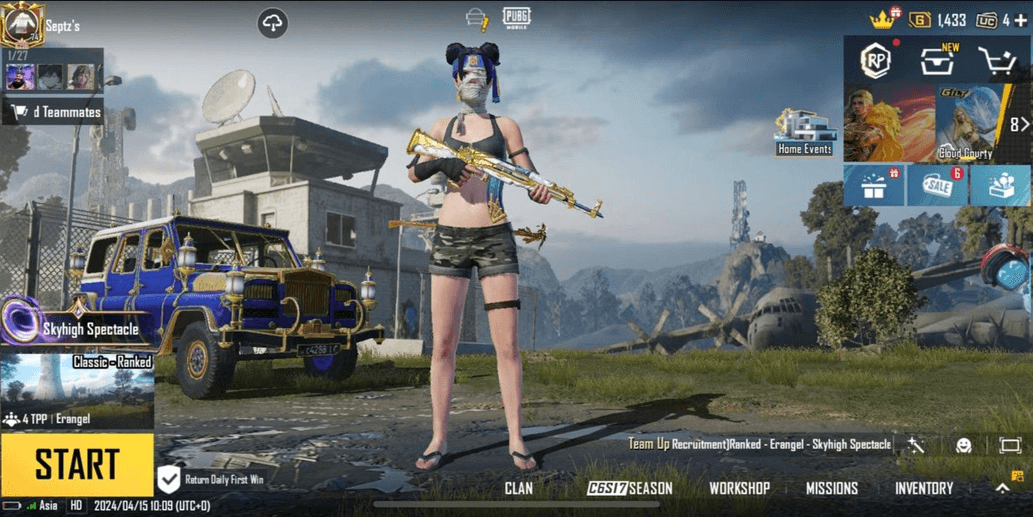Open the Classic - Ranked mode selector
Viewport: 1033px width, 517px height.
coord(77,390)
